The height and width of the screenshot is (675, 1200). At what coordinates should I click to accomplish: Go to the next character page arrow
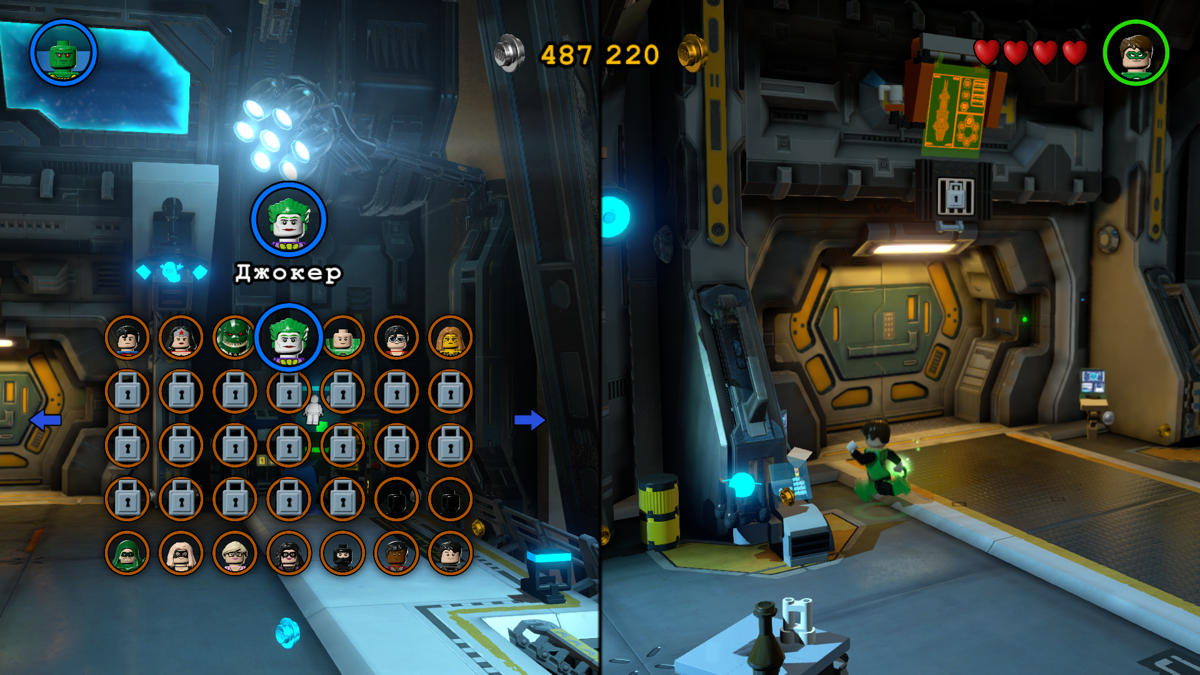530,420
